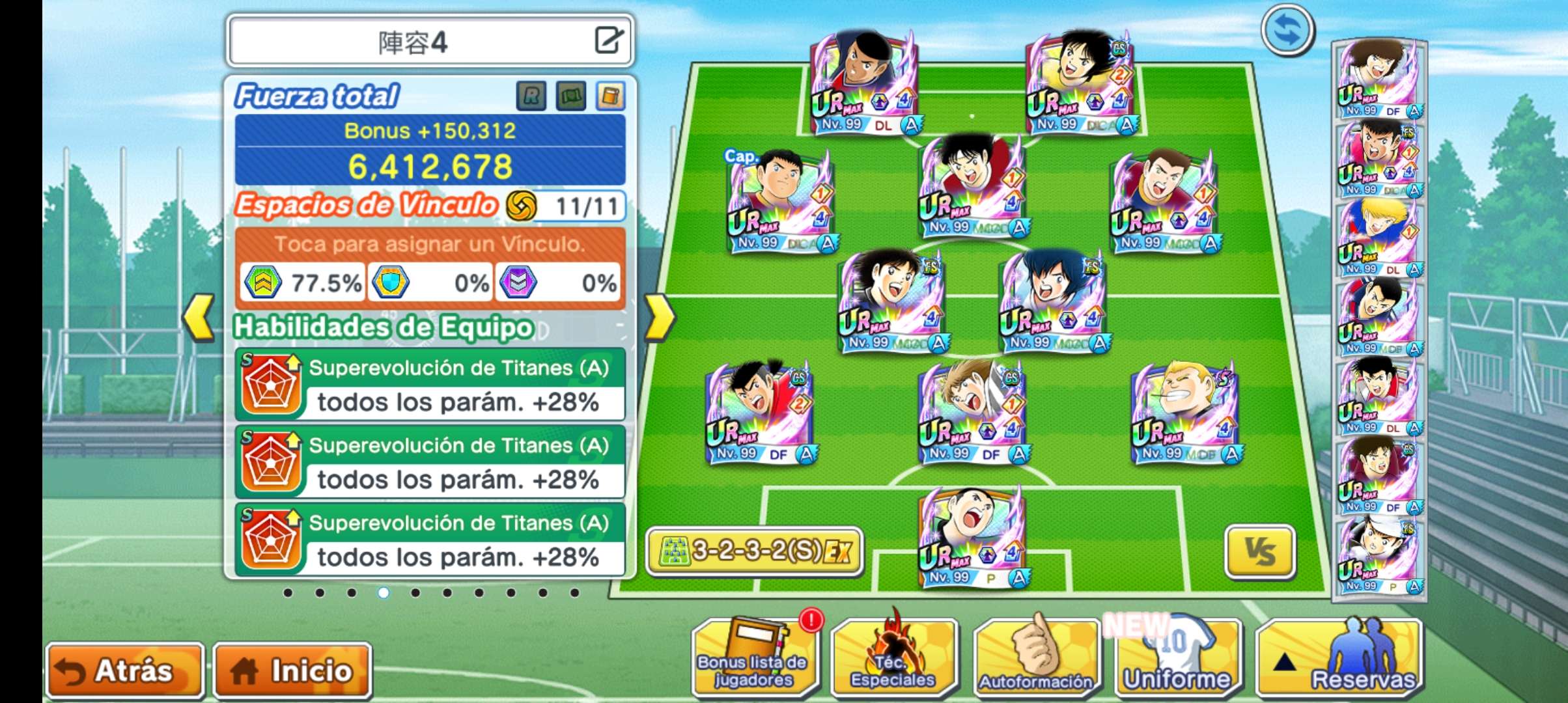Click the blue R icon beside Fuerza total
Image resolution: width=1568 pixels, height=703 pixels.
pos(531,96)
